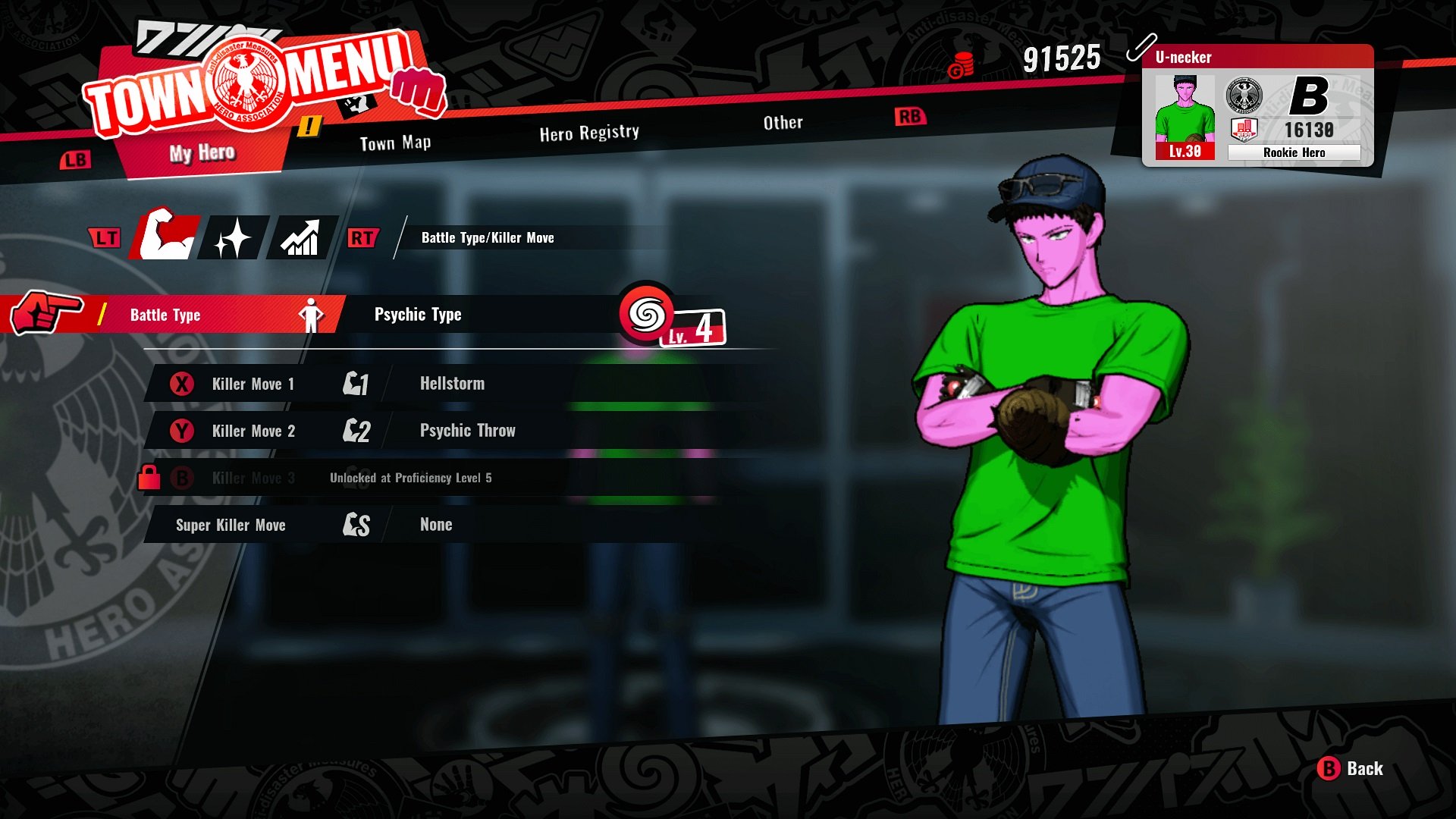Expand categories left using the LB trigger

point(74,159)
